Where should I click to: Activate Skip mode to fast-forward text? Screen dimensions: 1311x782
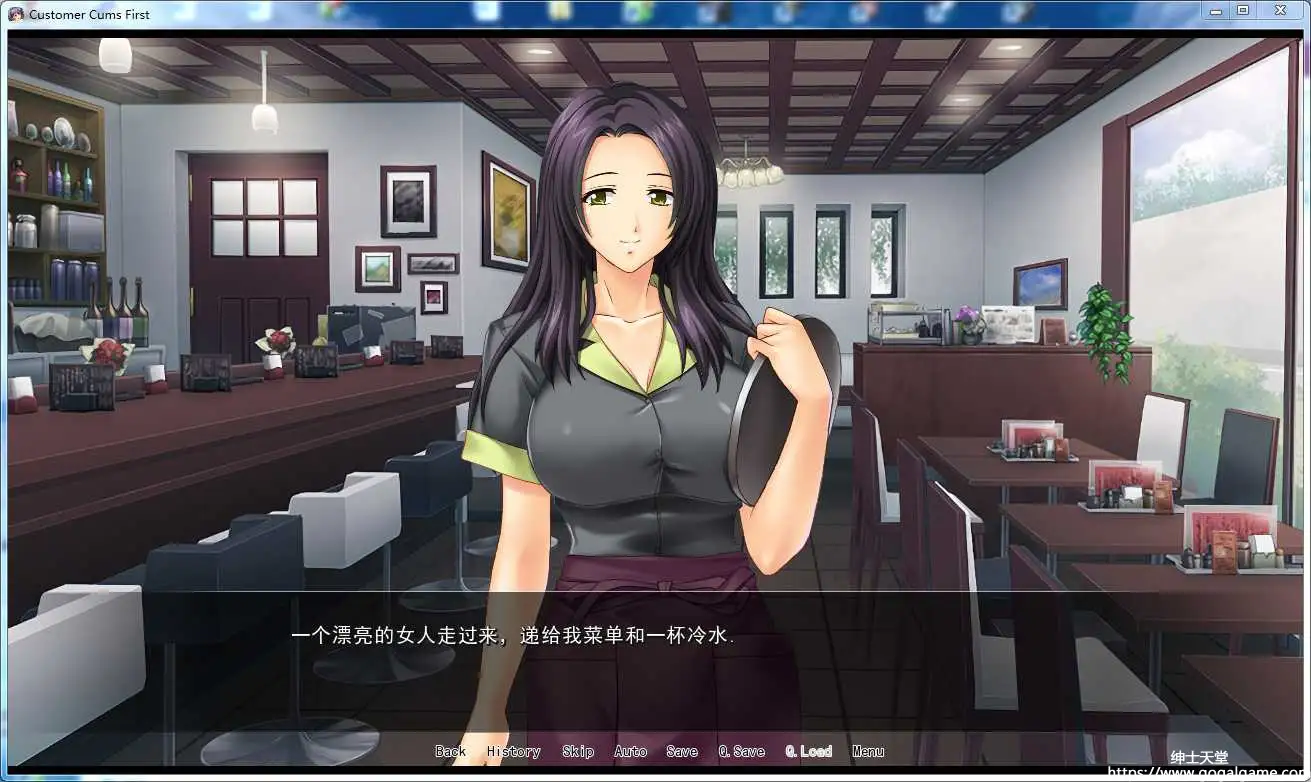tap(578, 751)
